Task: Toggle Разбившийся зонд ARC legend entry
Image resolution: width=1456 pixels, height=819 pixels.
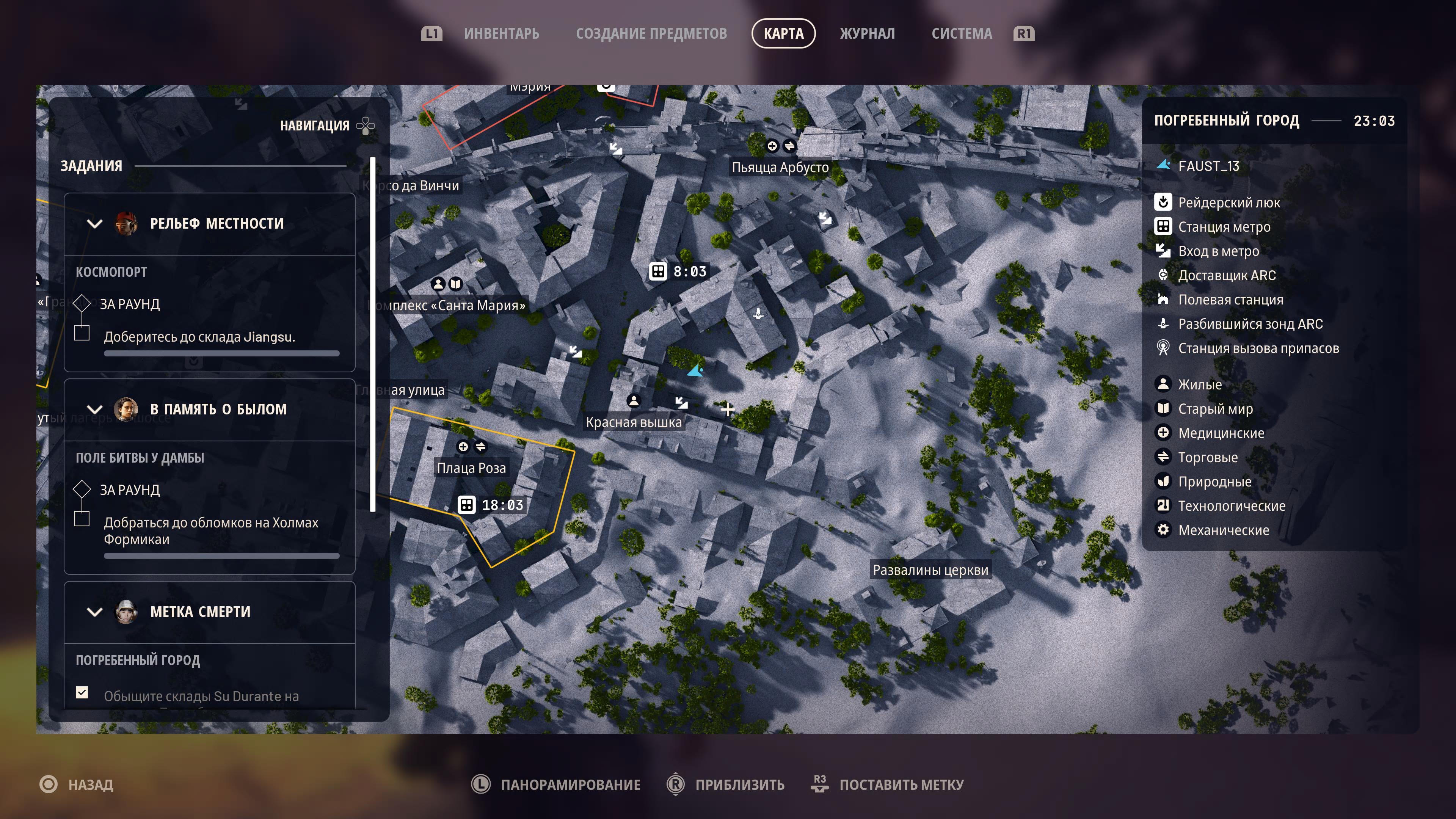Action: click(x=1250, y=324)
